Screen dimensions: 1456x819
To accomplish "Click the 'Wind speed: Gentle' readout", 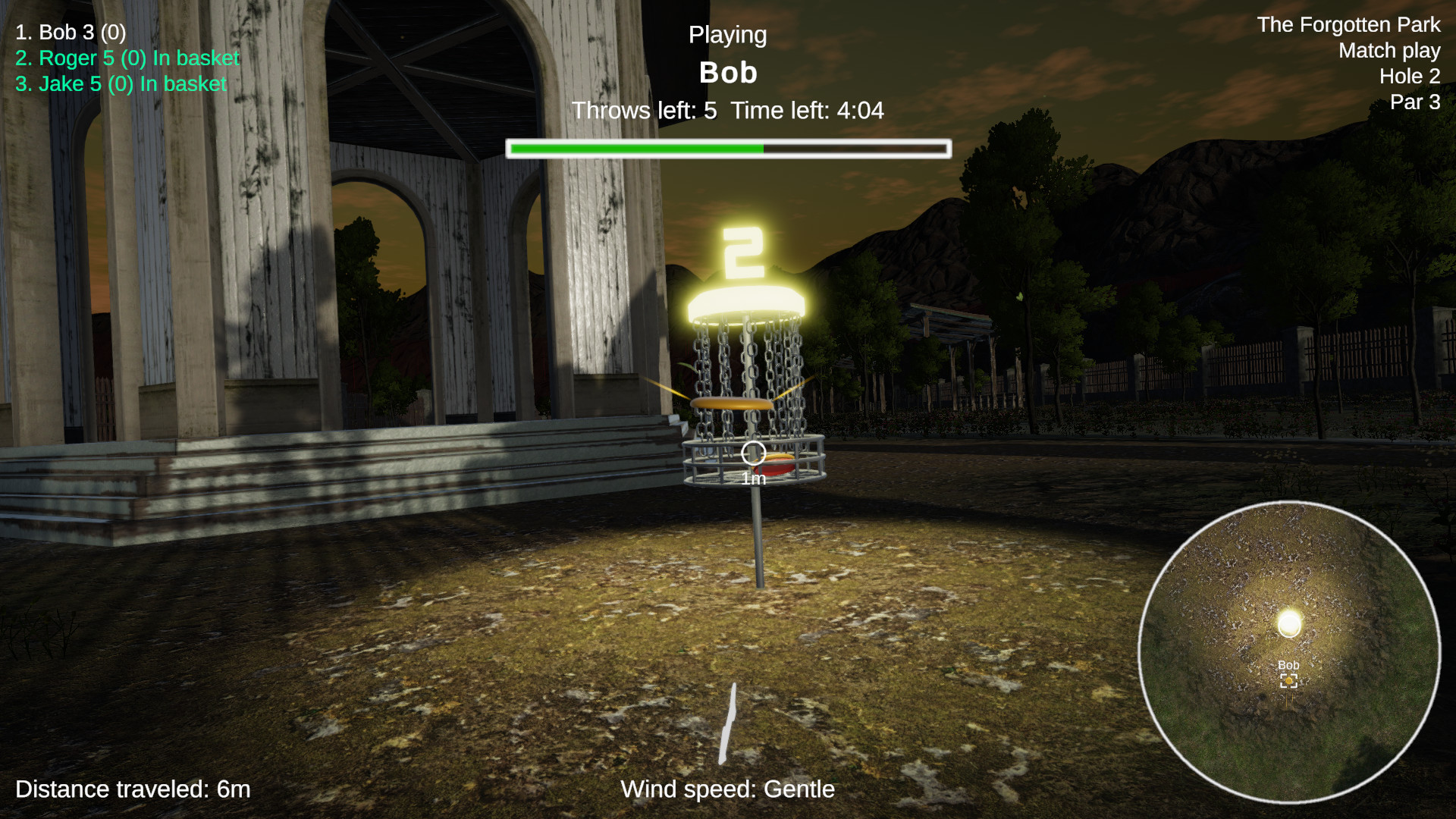I will point(727,789).
